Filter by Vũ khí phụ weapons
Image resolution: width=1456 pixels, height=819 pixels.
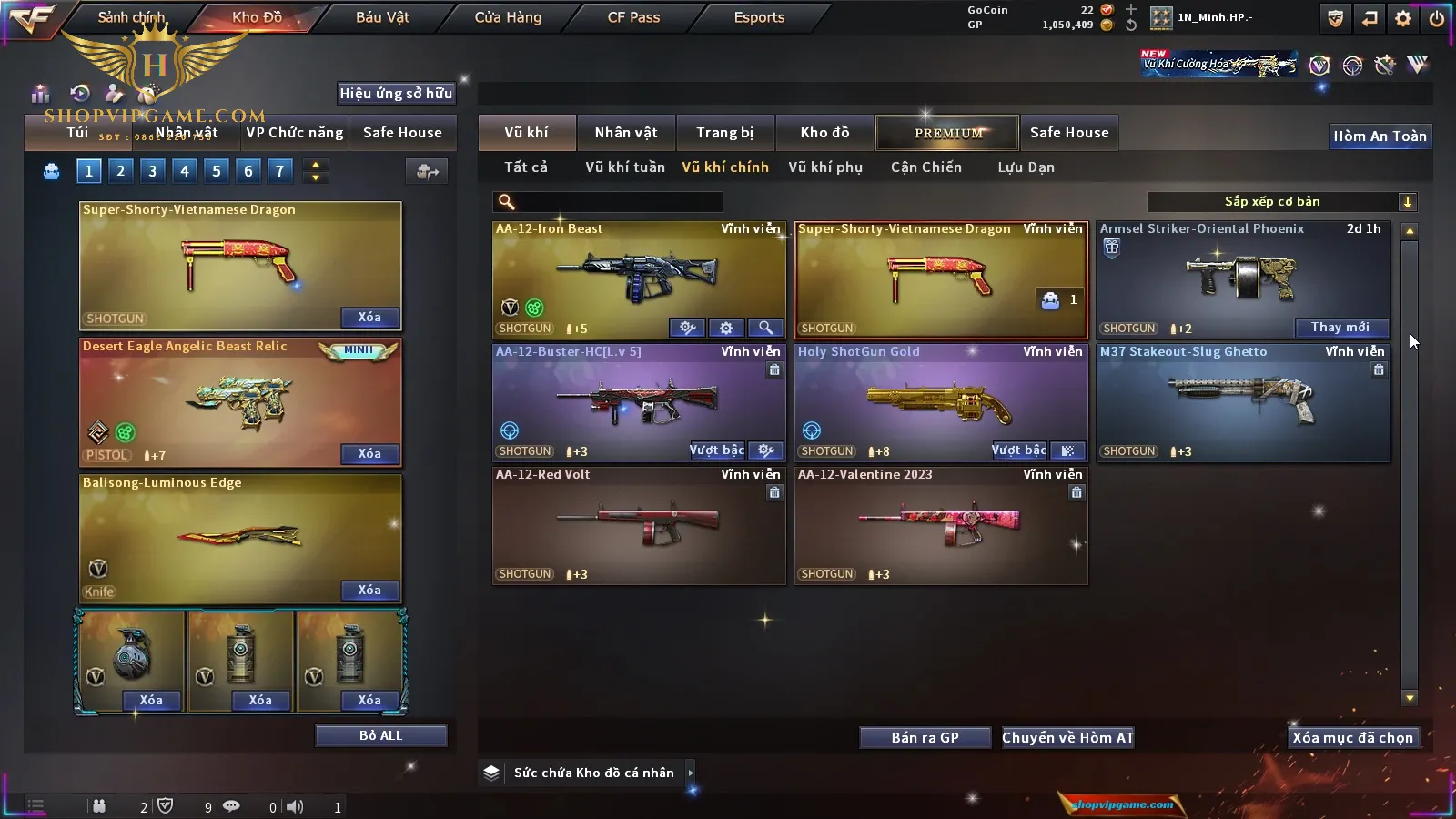[824, 167]
